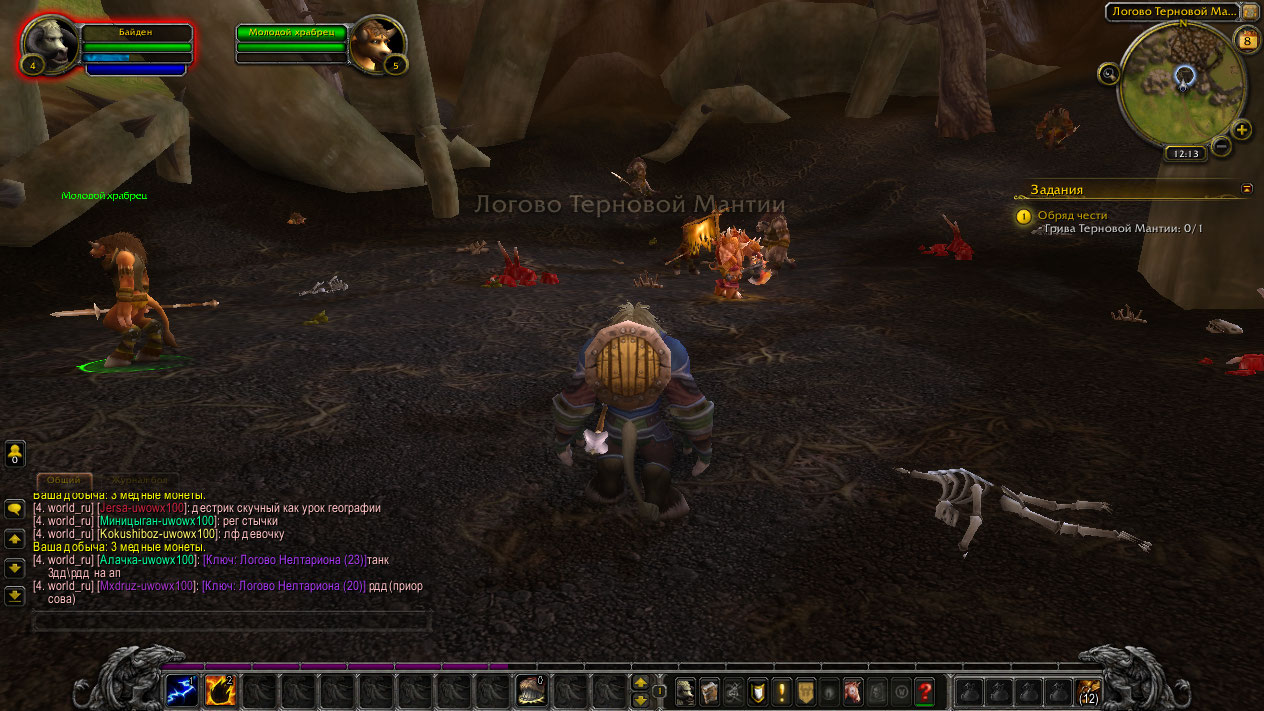The image size is (1264, 711).
Task: Zoom out the minimap with minus button
Action: point(1221,146)
